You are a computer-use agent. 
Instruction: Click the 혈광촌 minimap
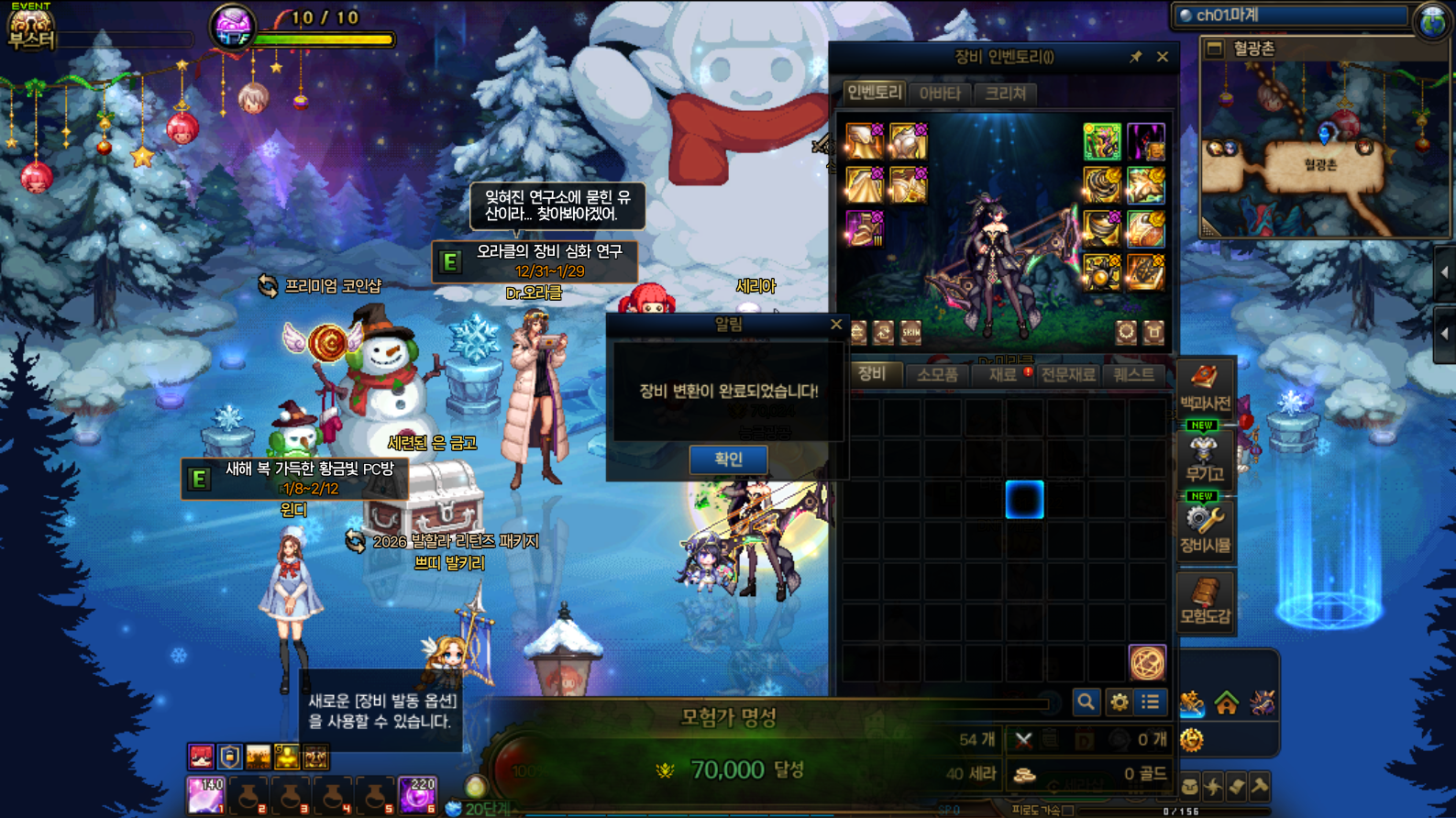point(1321,147)
